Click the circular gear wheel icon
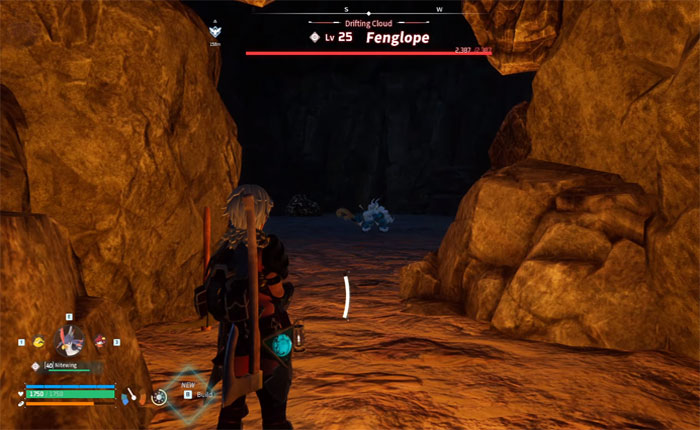 [159, 397]
